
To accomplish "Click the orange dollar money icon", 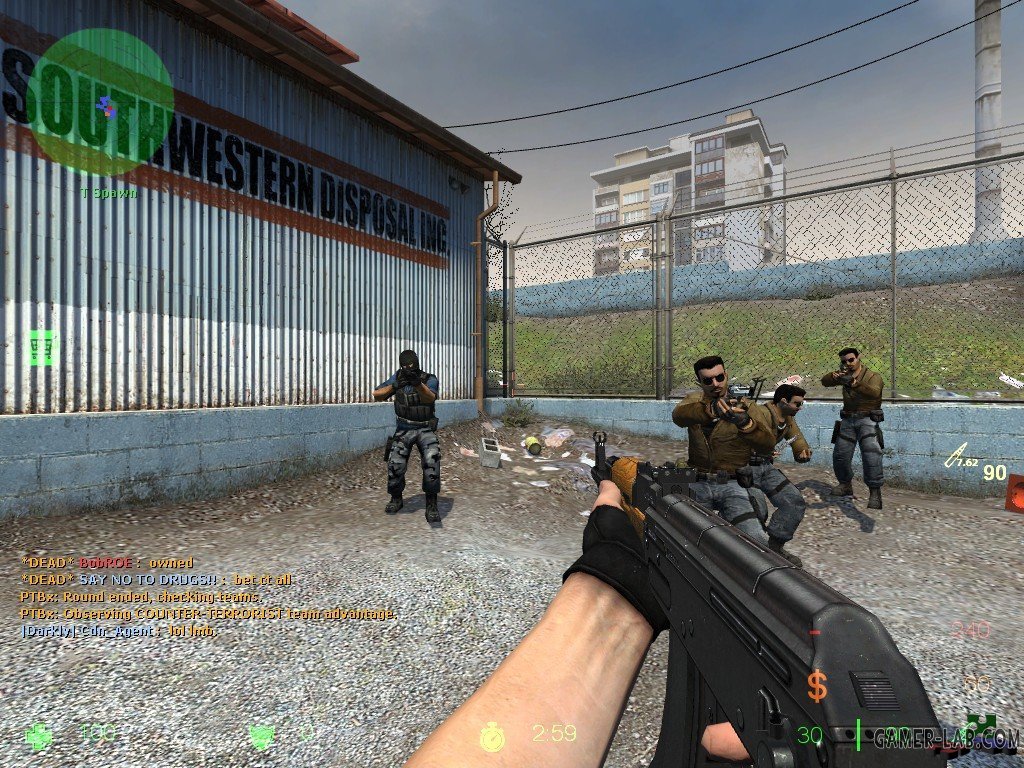I will click(818, 686).
